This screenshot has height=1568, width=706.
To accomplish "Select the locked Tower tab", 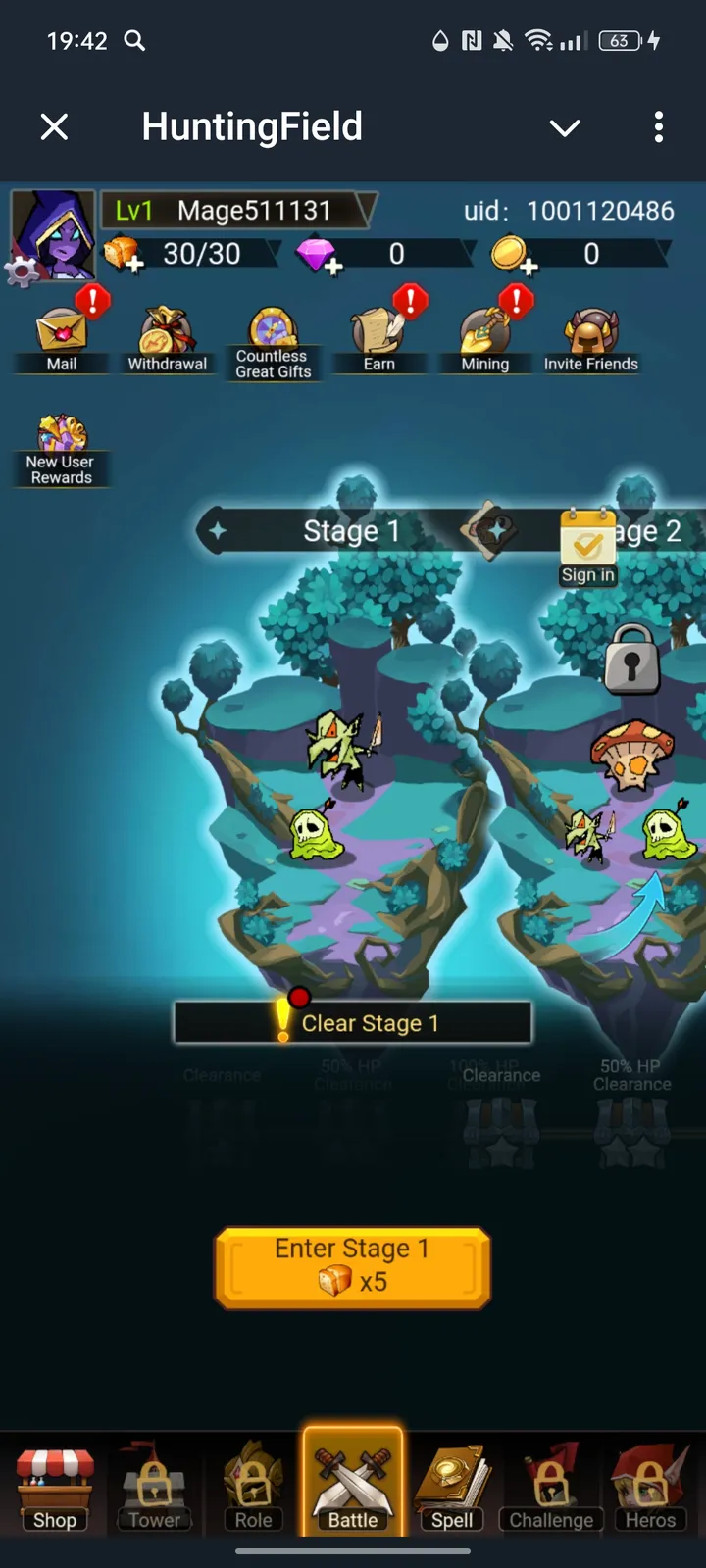I will click(154, 1485).
